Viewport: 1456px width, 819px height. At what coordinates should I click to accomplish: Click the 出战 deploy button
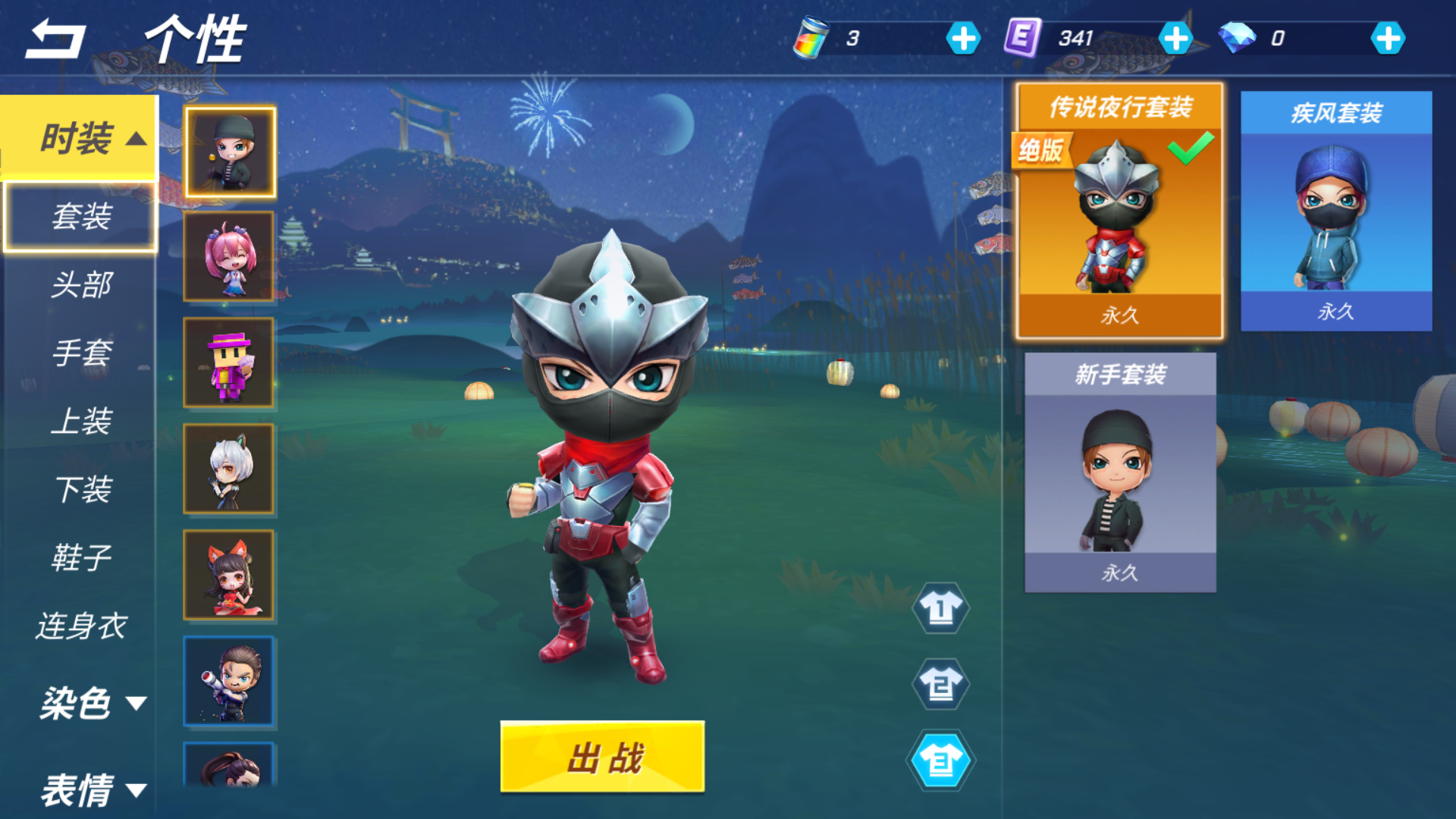[602, 757]
